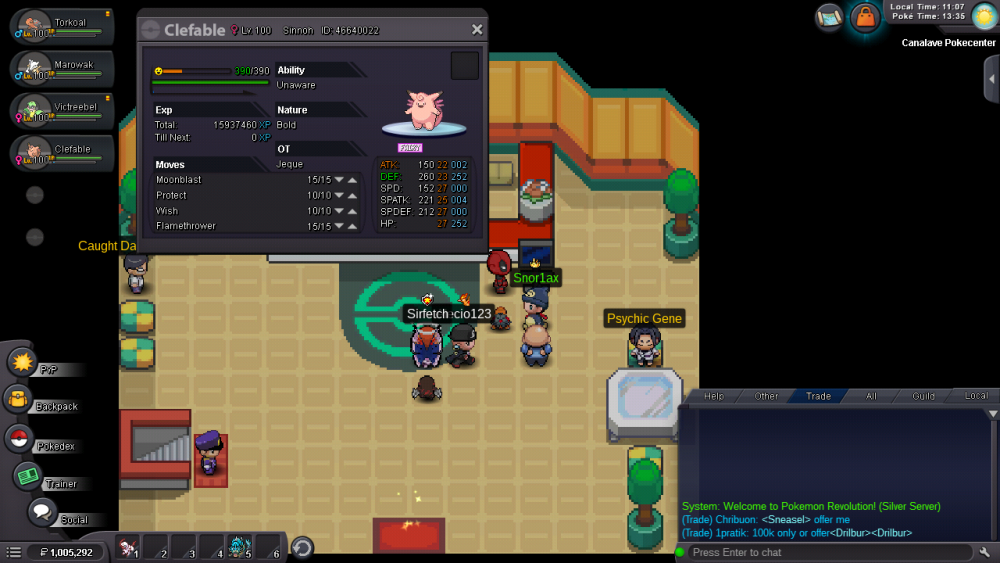Screen dimensions: 1000x563
Task: Open chat settings with the wrench icon
Action: pyautogui.click(x=985, y=552)
